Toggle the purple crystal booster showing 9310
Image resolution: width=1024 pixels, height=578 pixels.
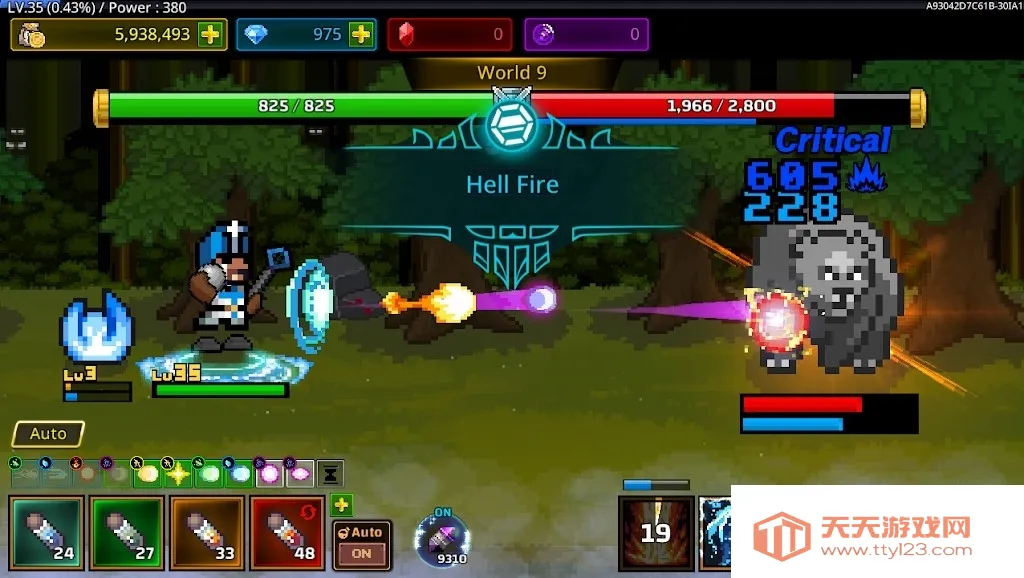441,539
